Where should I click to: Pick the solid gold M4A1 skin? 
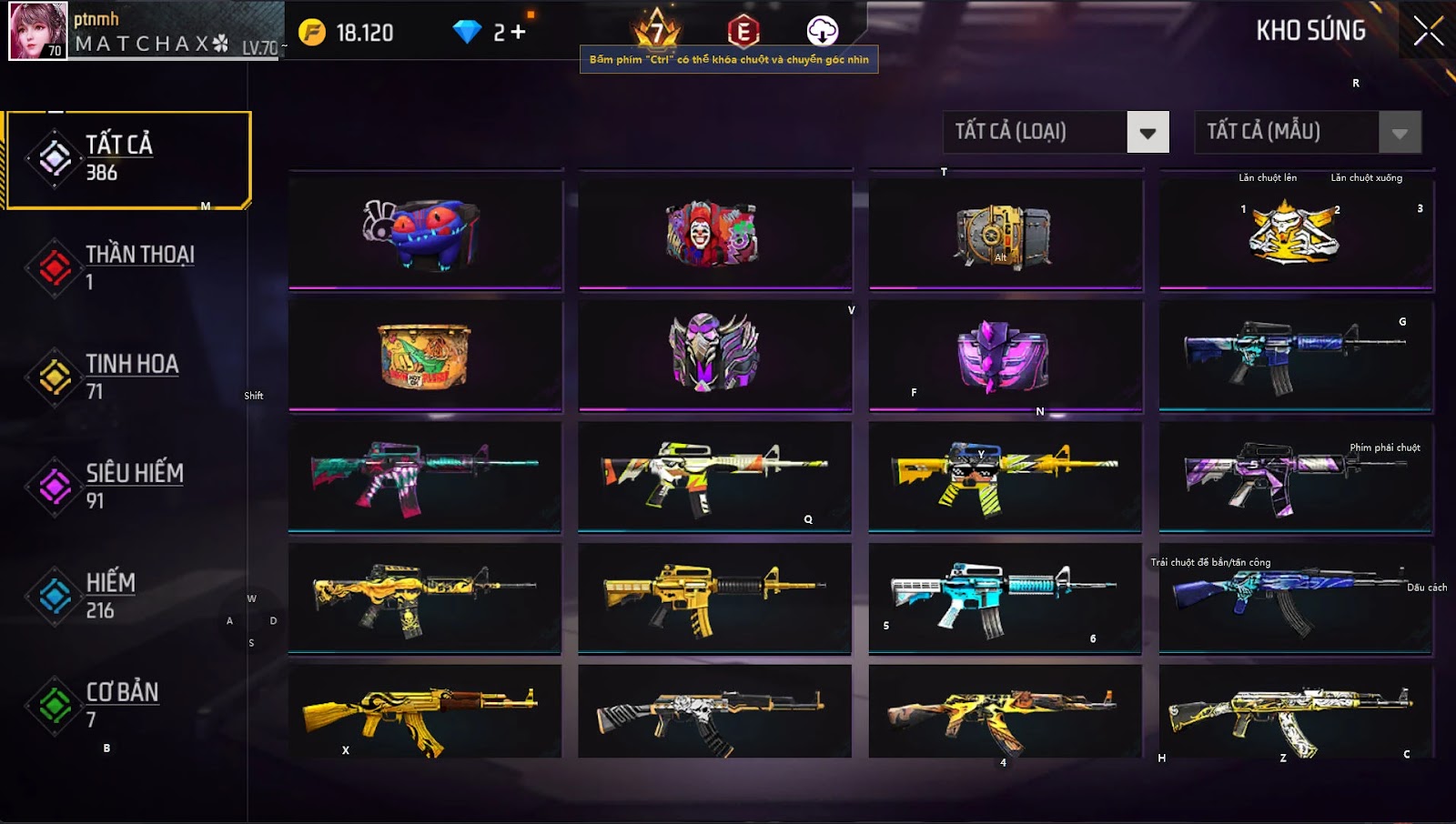click(x=714, y=598)
